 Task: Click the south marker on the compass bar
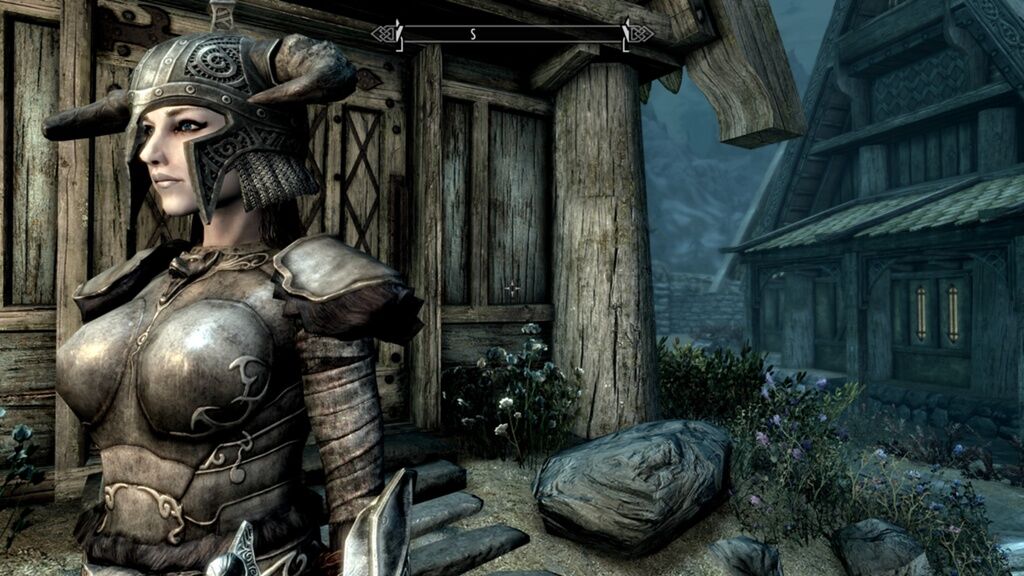point(473,34)
